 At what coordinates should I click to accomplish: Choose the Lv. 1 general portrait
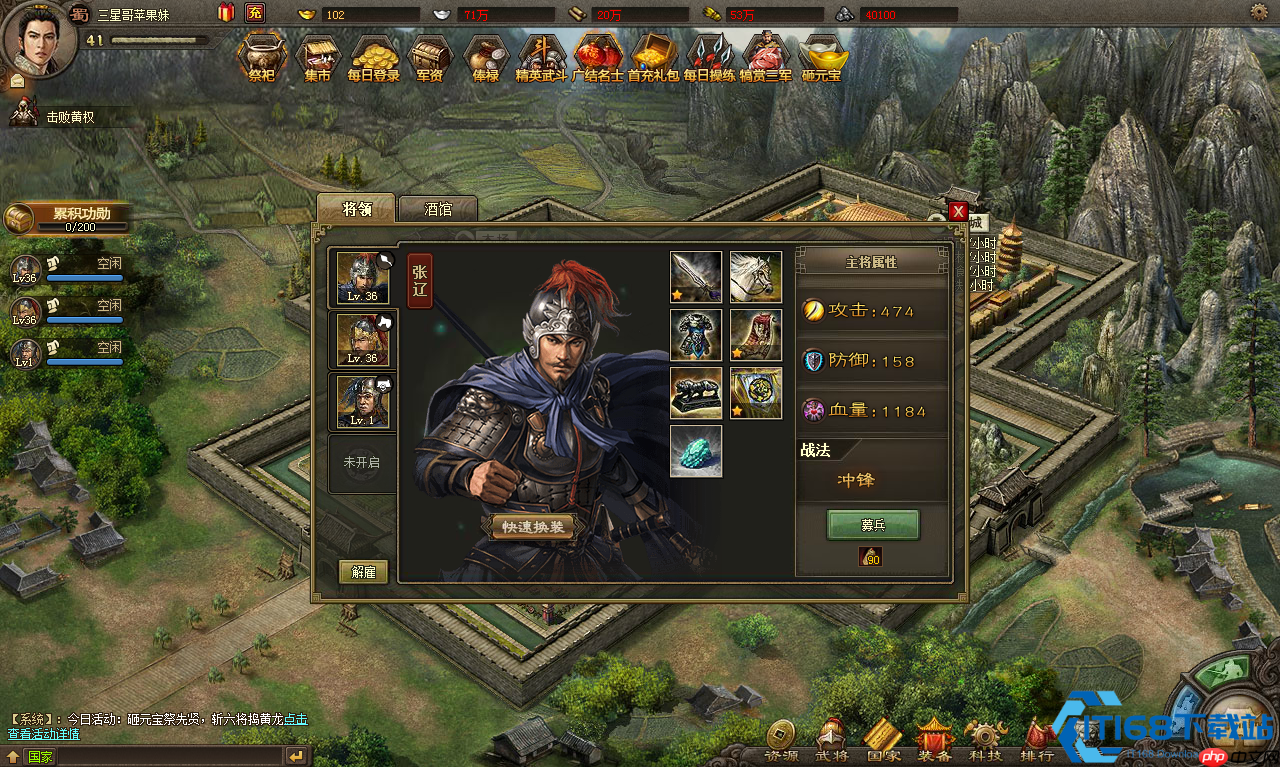click(x=363, y=402)
